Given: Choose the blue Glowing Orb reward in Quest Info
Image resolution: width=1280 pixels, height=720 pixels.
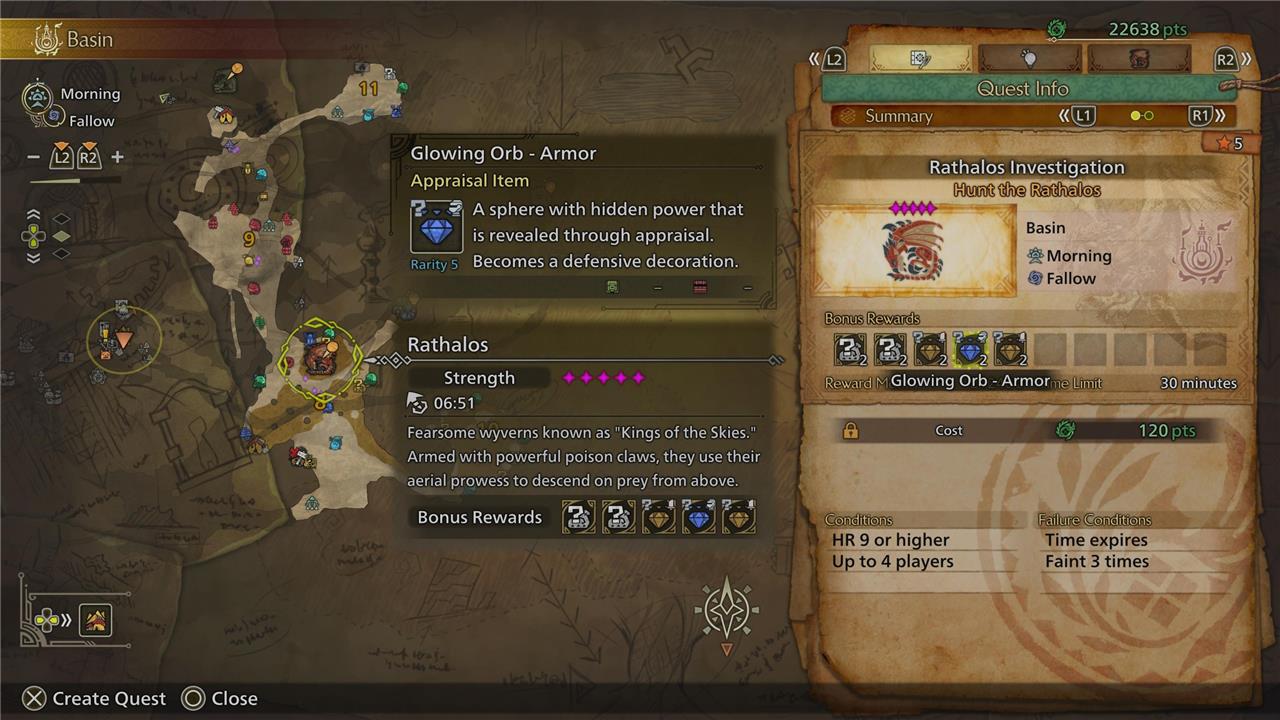Looking at the screenshot, I should (x=969, y=349).
